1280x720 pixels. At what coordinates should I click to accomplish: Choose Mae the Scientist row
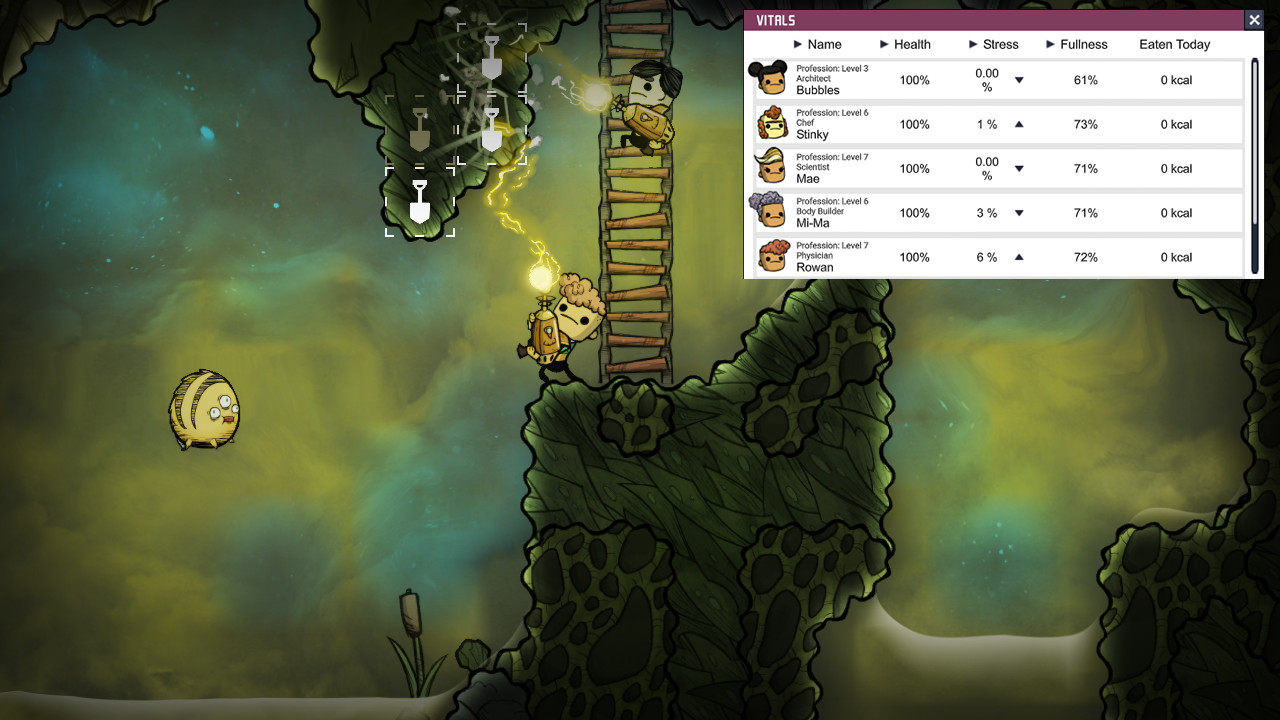coord(808,178)
